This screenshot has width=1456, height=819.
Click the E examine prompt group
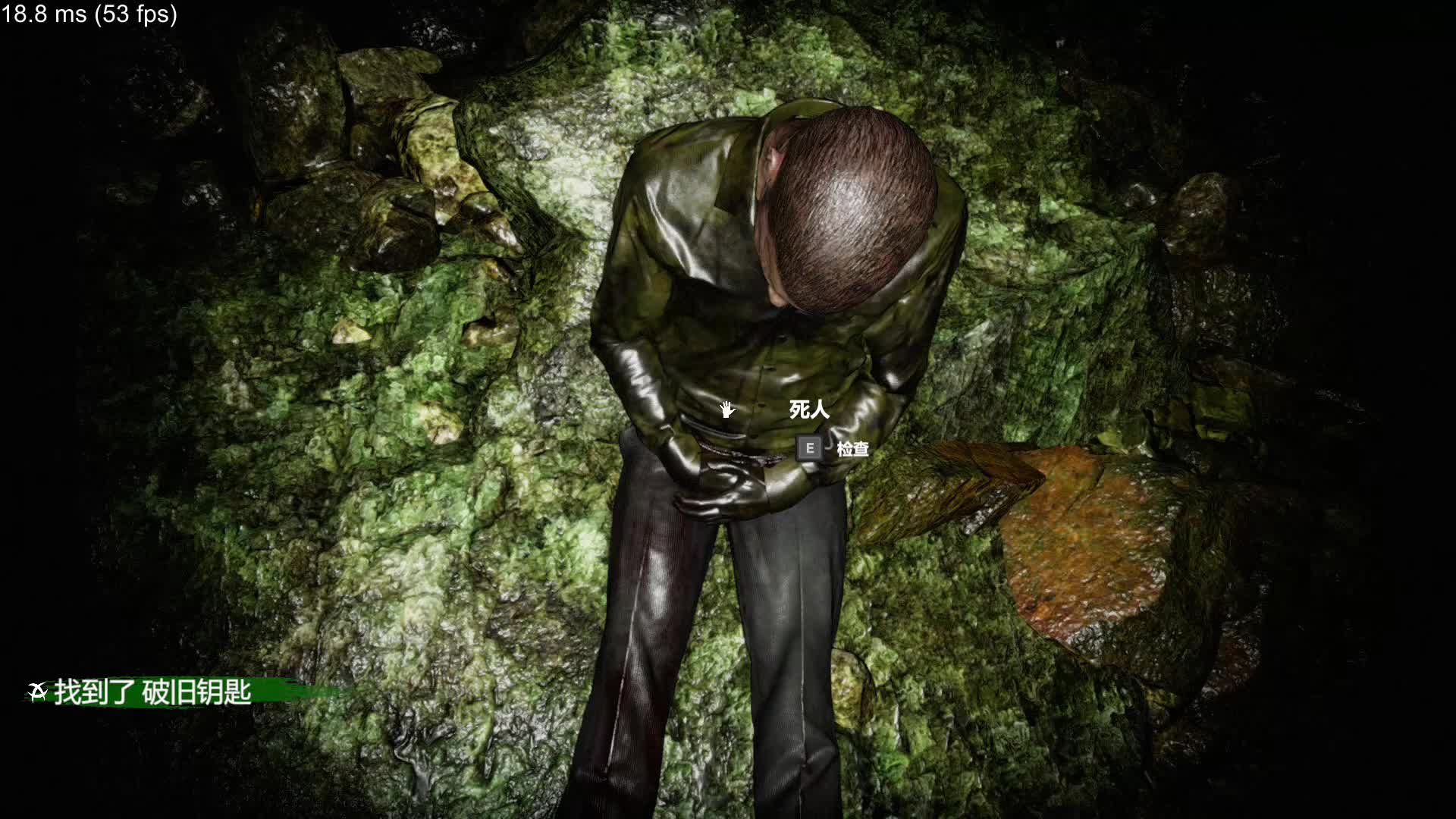tap(830, 448)
